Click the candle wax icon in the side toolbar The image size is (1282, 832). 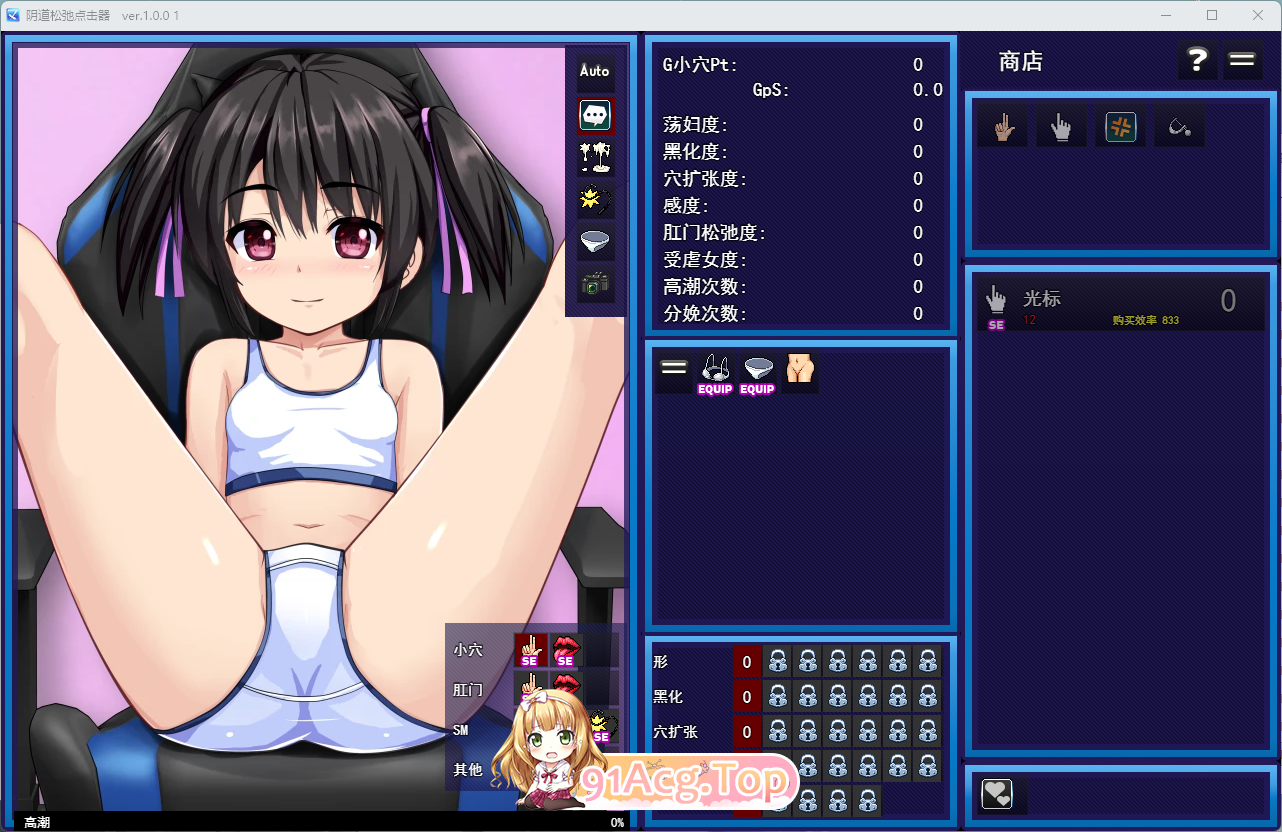click(x=595, y=158)
